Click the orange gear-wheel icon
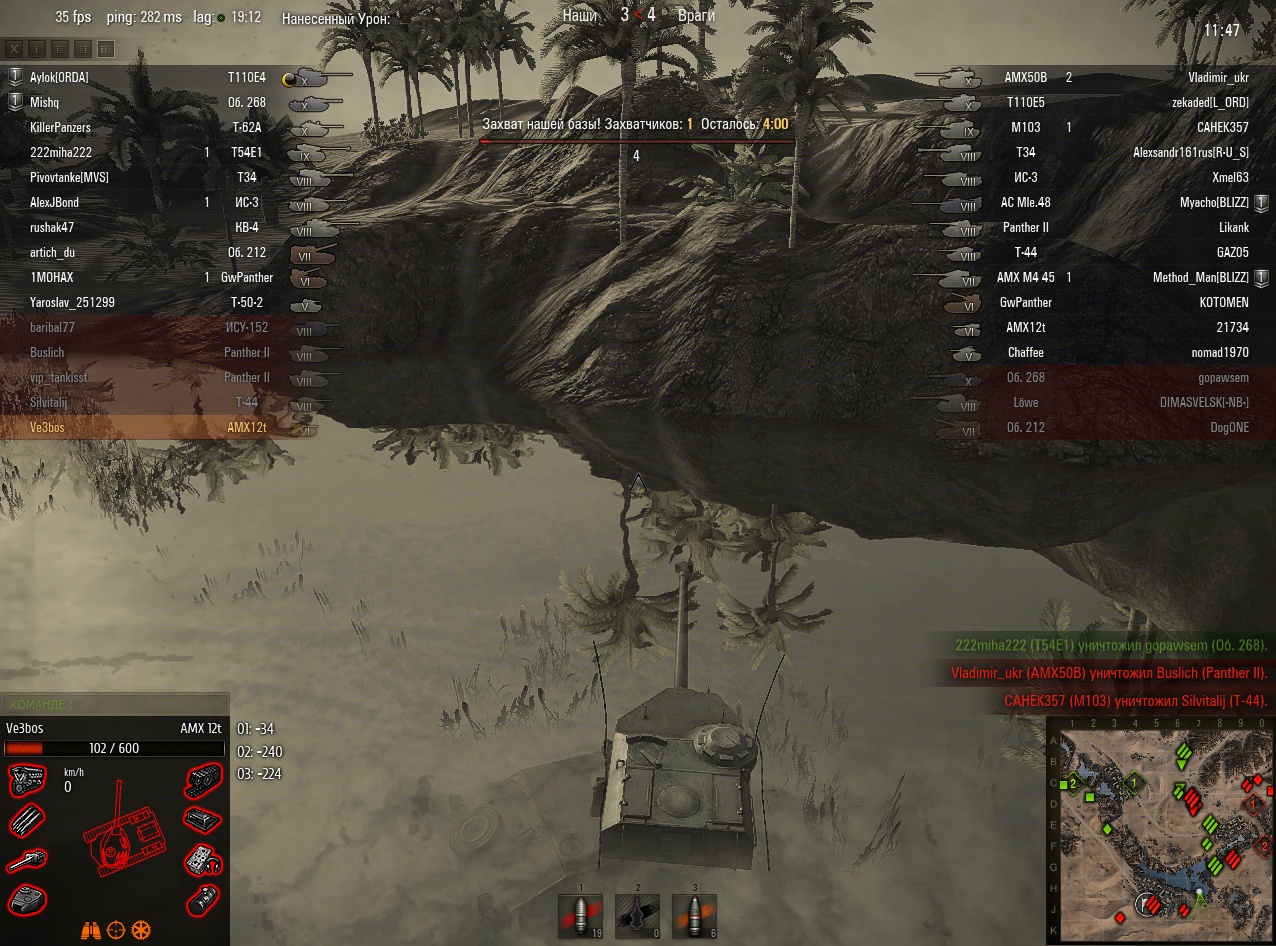 (x=141, y=930)
